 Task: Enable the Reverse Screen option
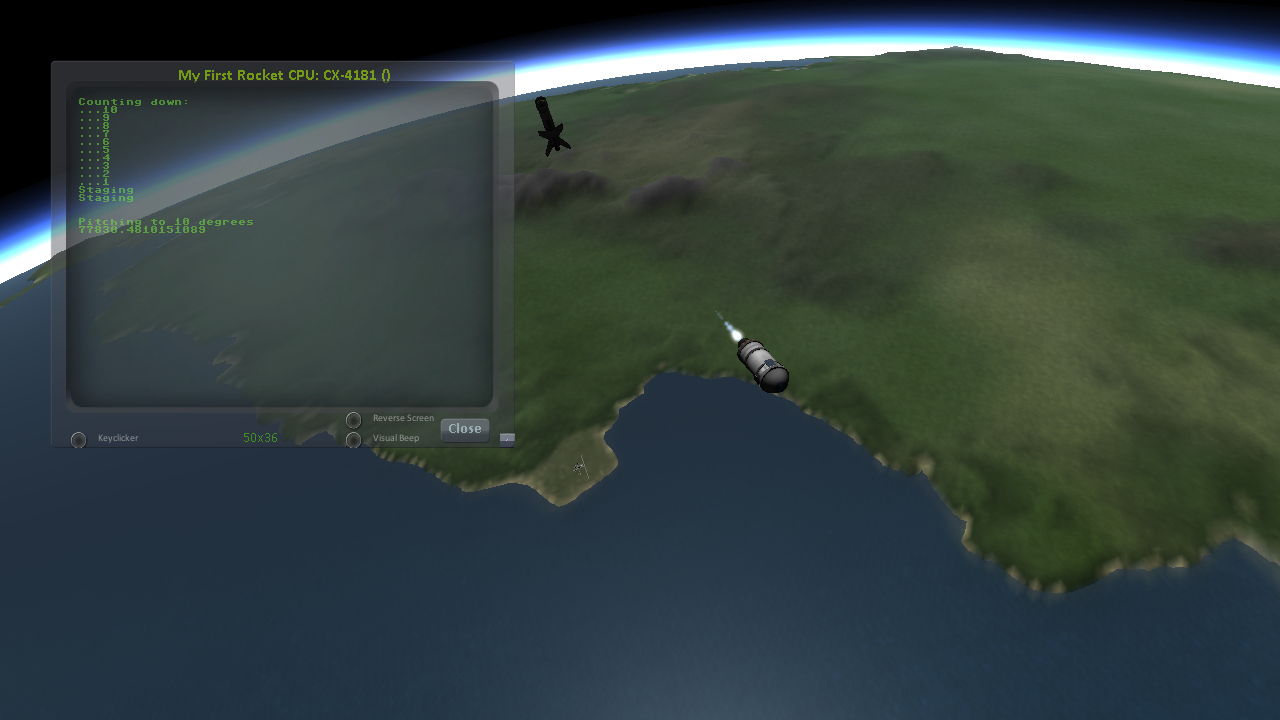pyautogui.click(x=353, y=420)
